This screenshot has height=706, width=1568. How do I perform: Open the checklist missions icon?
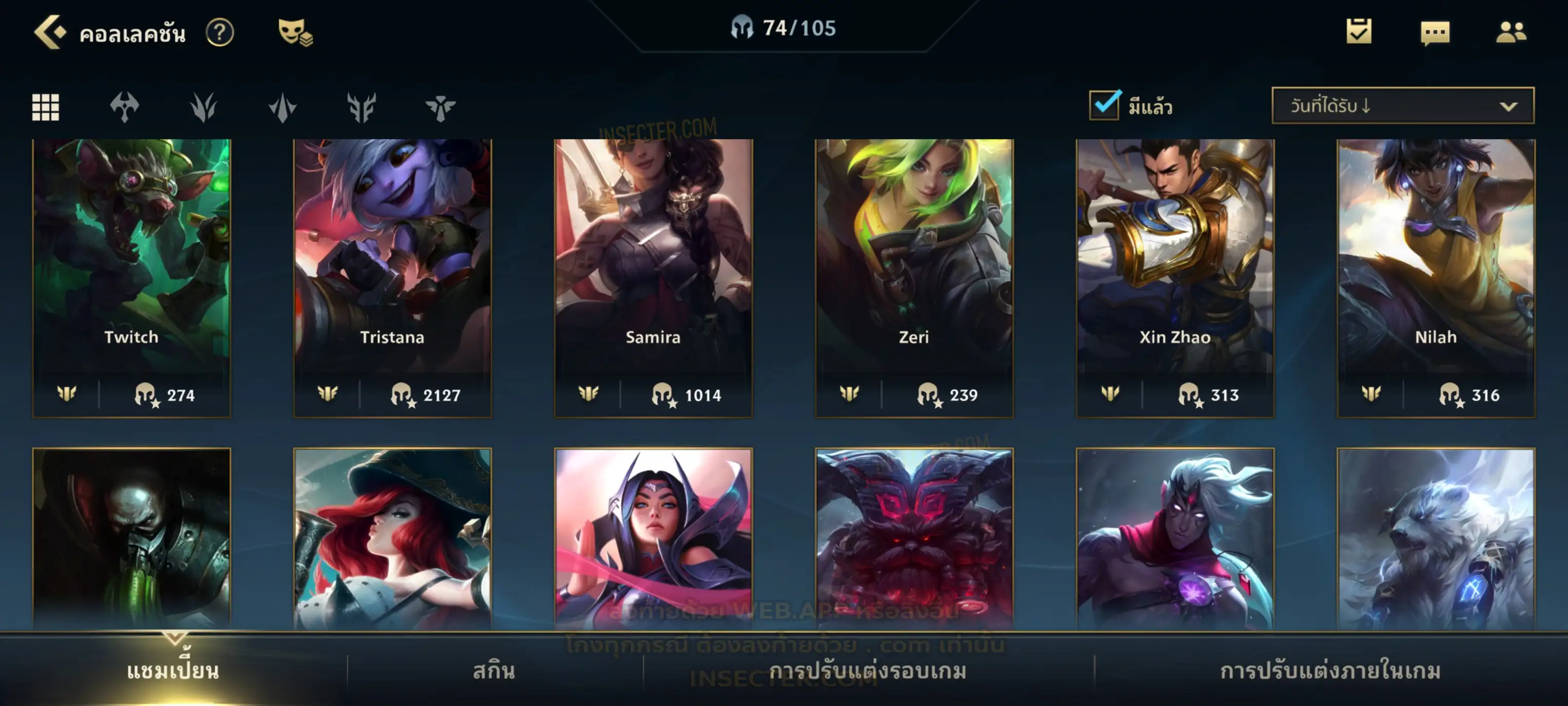(x=1359, y=32)
